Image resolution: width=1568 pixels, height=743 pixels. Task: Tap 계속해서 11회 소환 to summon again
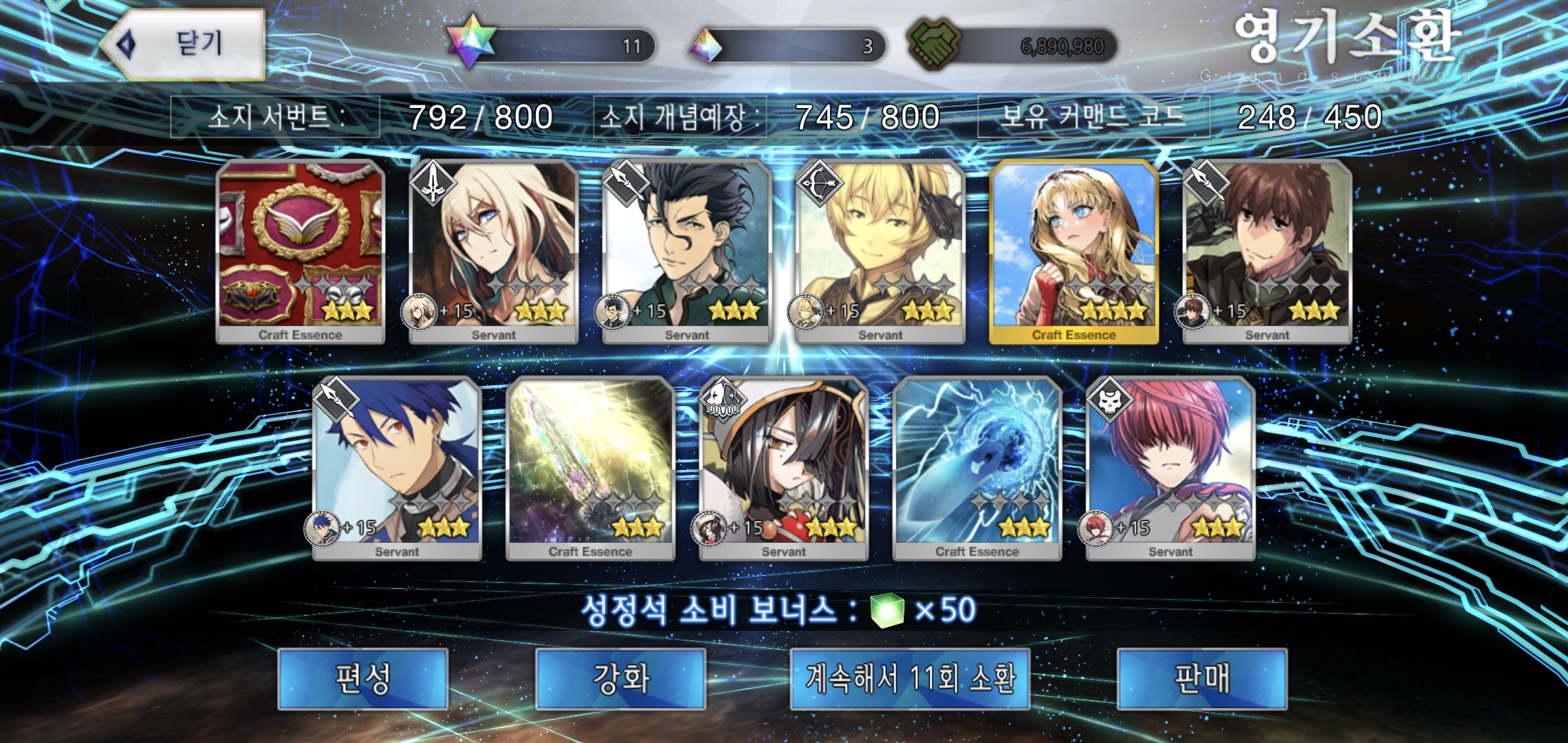coord(910,678)
